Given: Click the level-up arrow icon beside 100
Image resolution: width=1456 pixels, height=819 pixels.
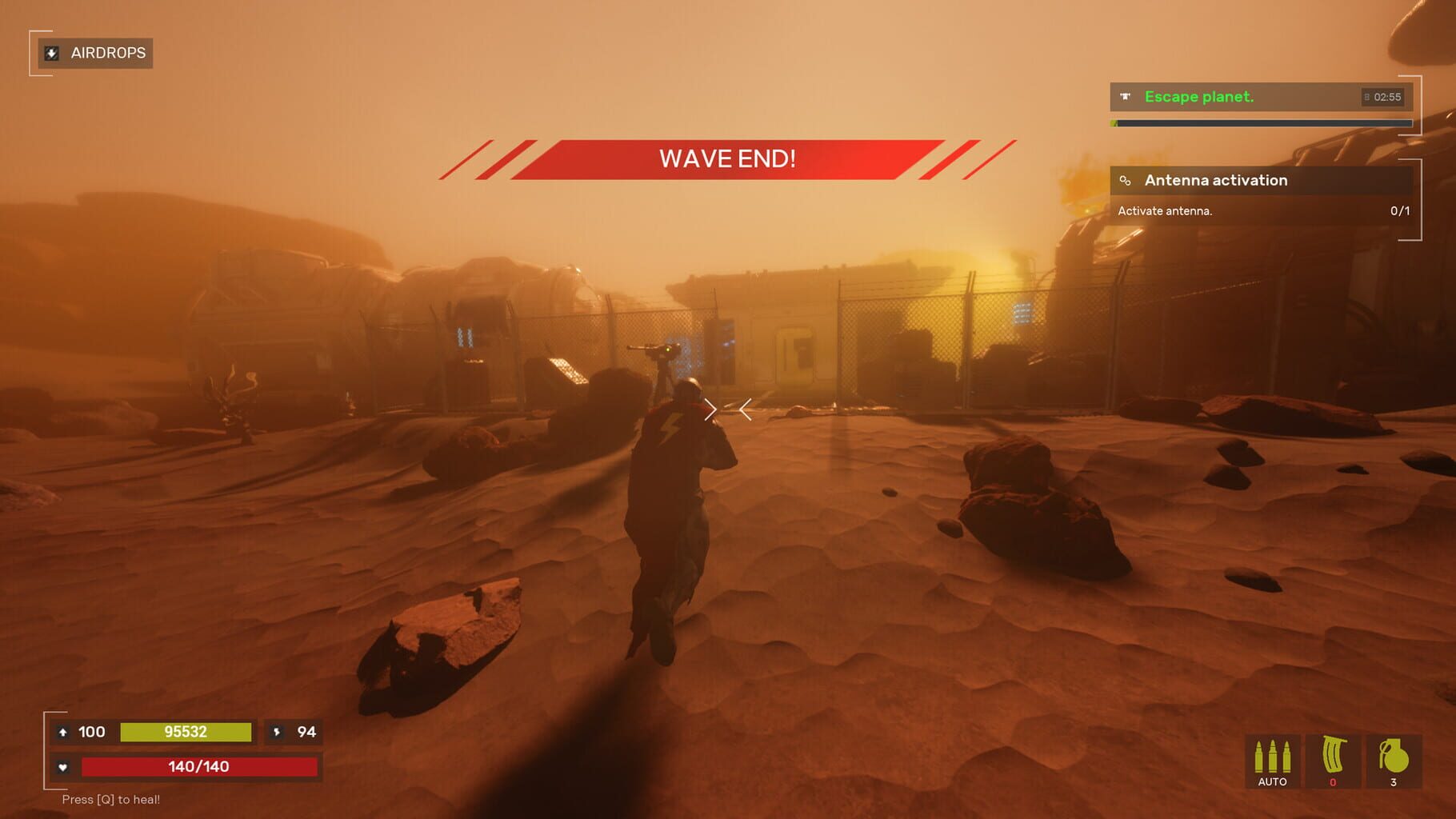Looking at the screenshot, I should 64,732.
